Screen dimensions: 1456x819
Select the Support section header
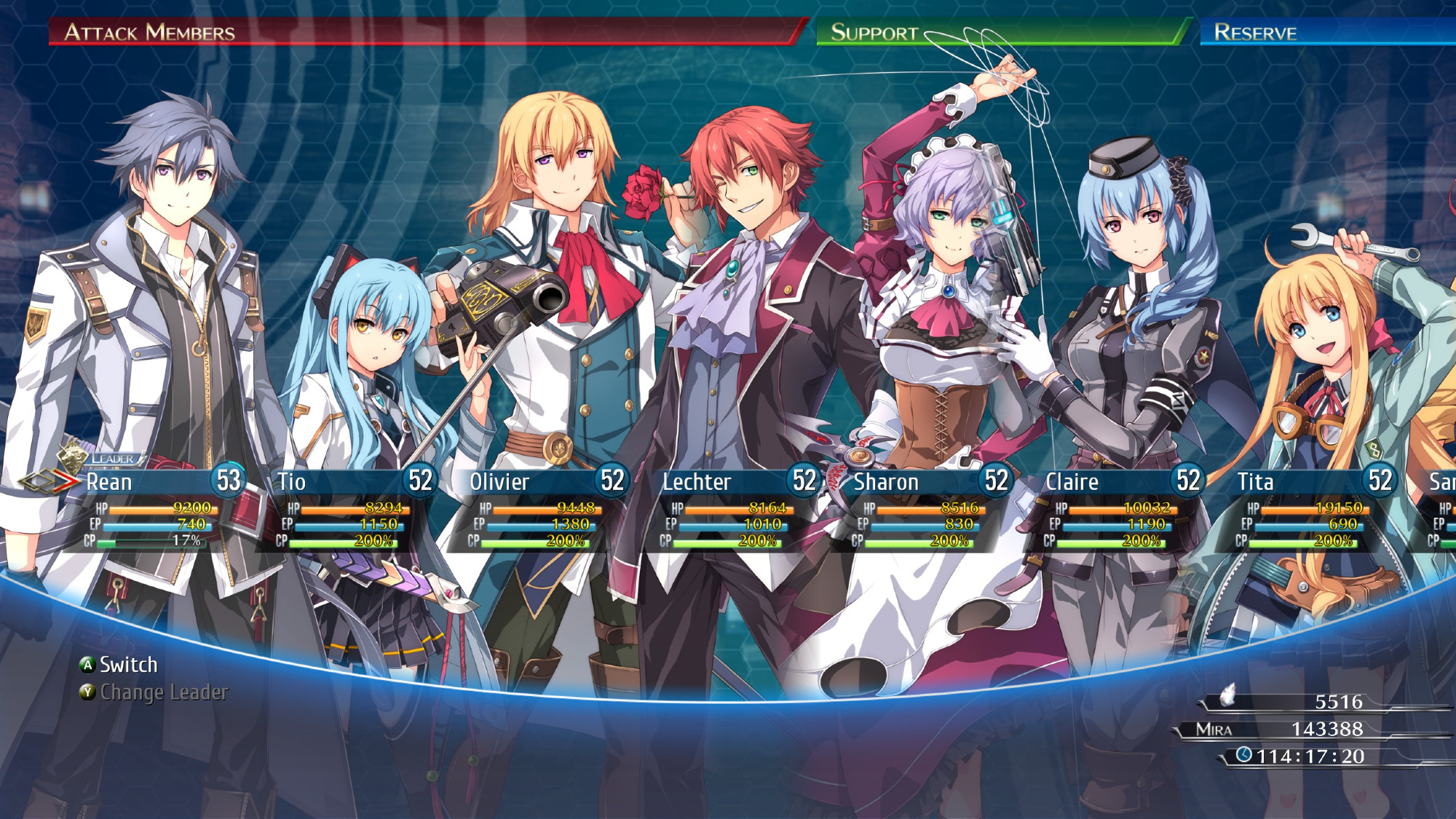(x=874, y=33)
